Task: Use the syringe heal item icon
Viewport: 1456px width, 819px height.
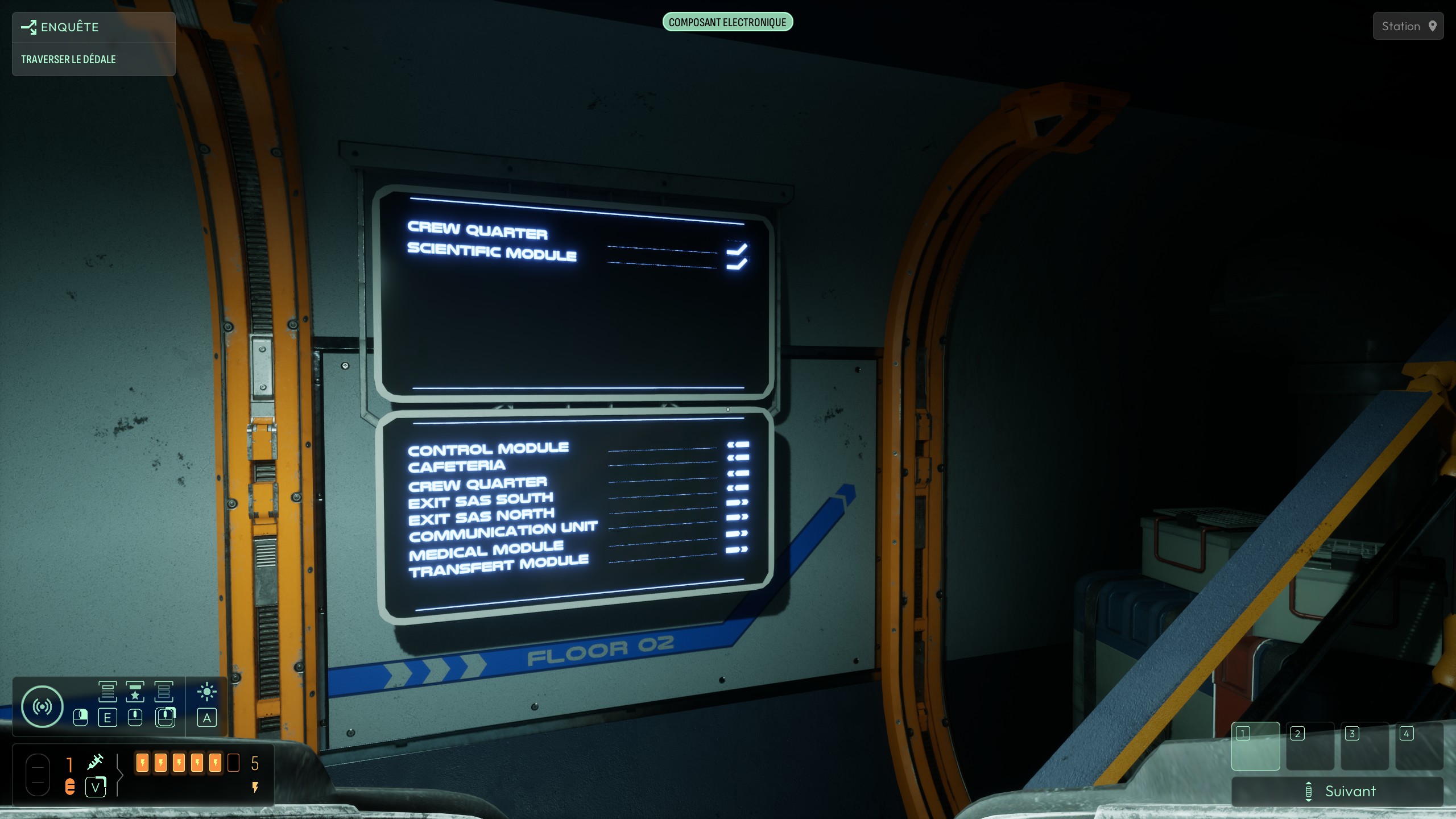Action: [x=95, y=762]
